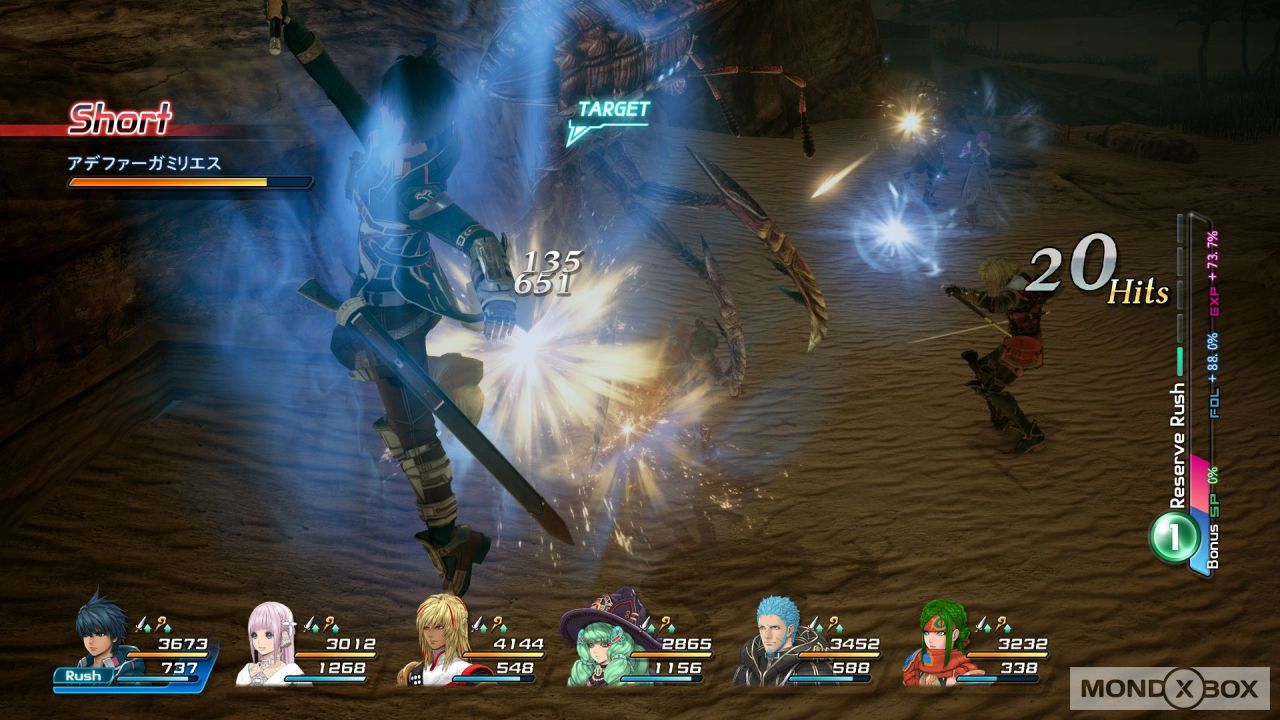The image size is (1280, 720).
Task: Choose the green-haired girl in red portrait
Action: point(935,644)
